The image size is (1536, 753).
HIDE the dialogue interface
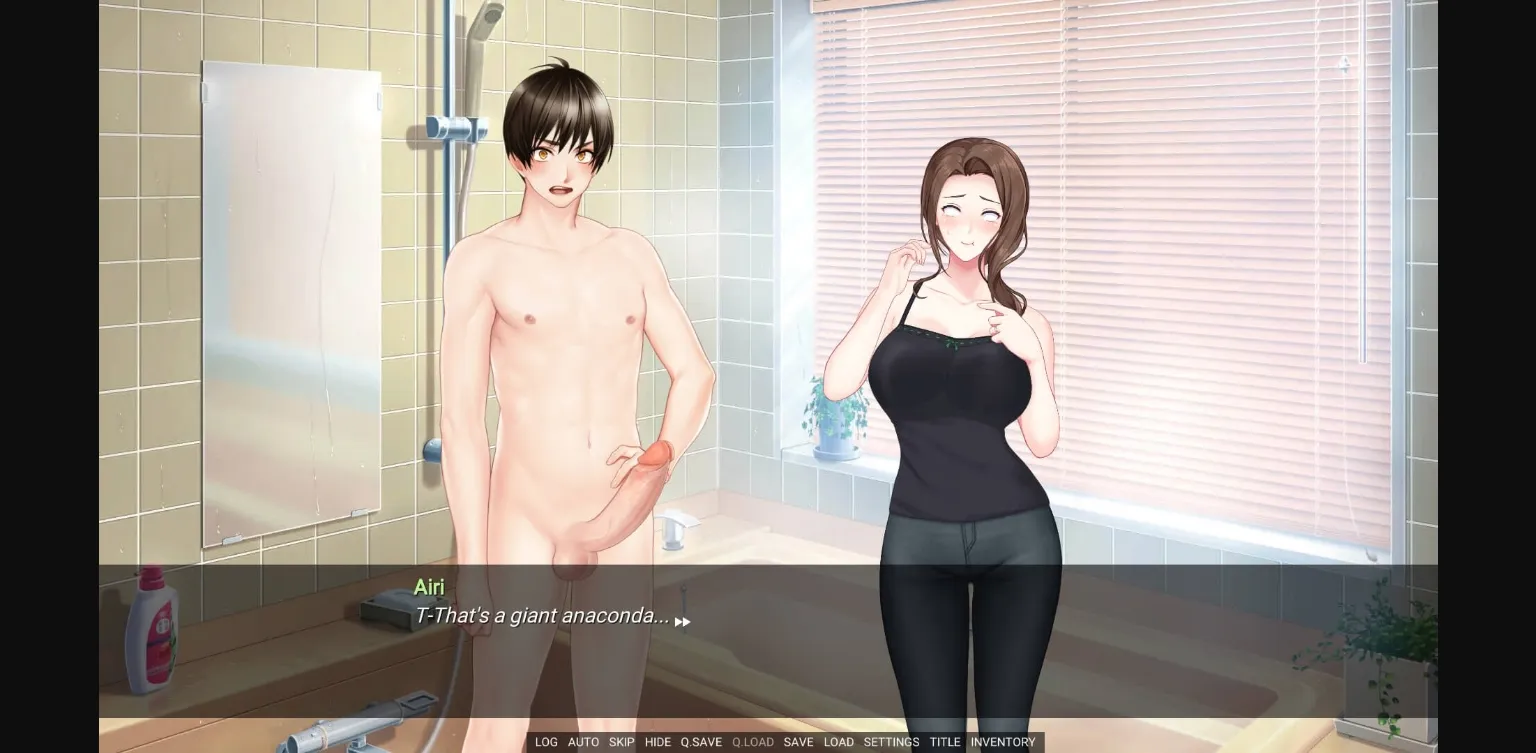(x=658, y=742)
